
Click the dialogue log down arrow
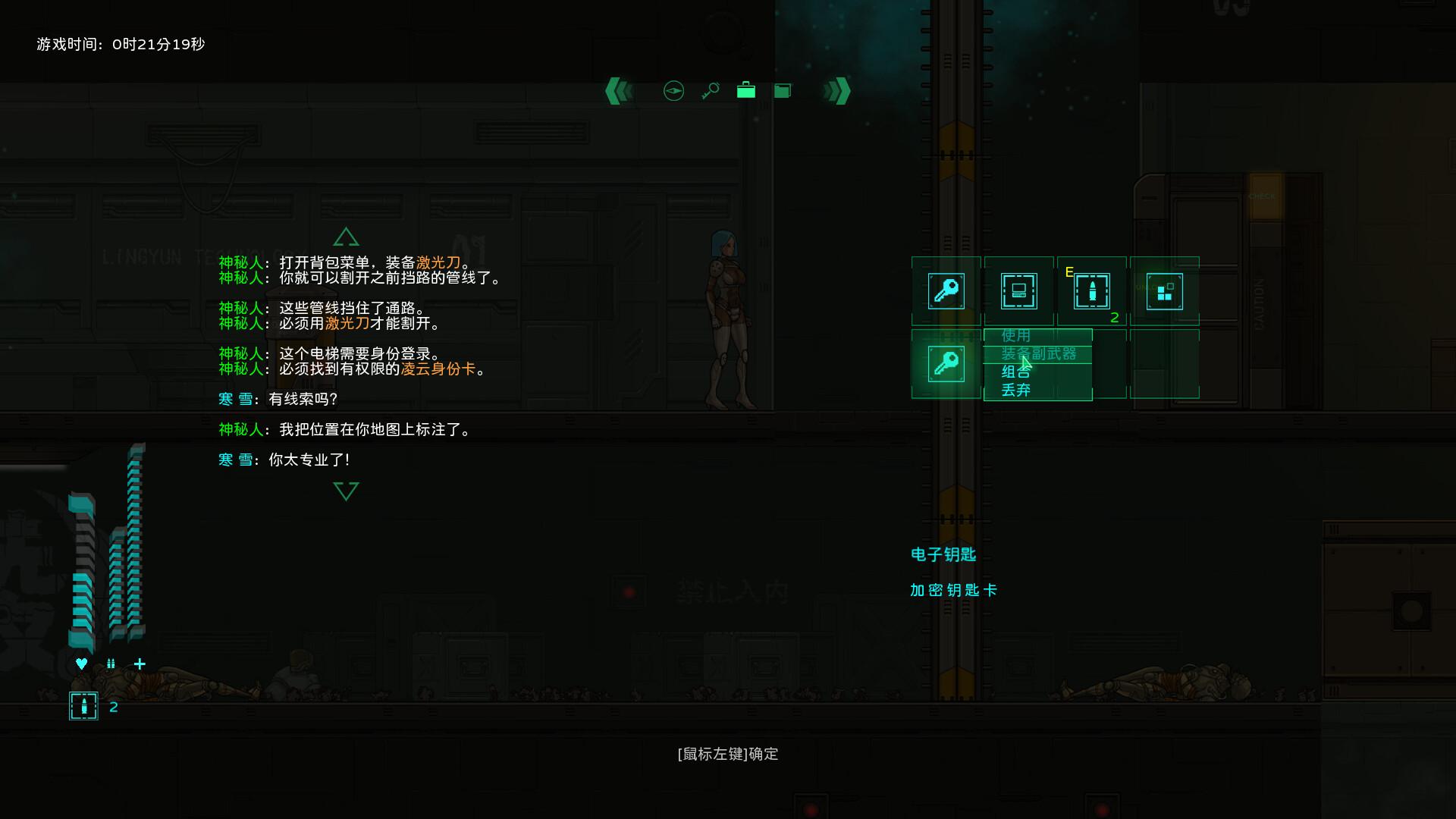(x=346, y=491)
